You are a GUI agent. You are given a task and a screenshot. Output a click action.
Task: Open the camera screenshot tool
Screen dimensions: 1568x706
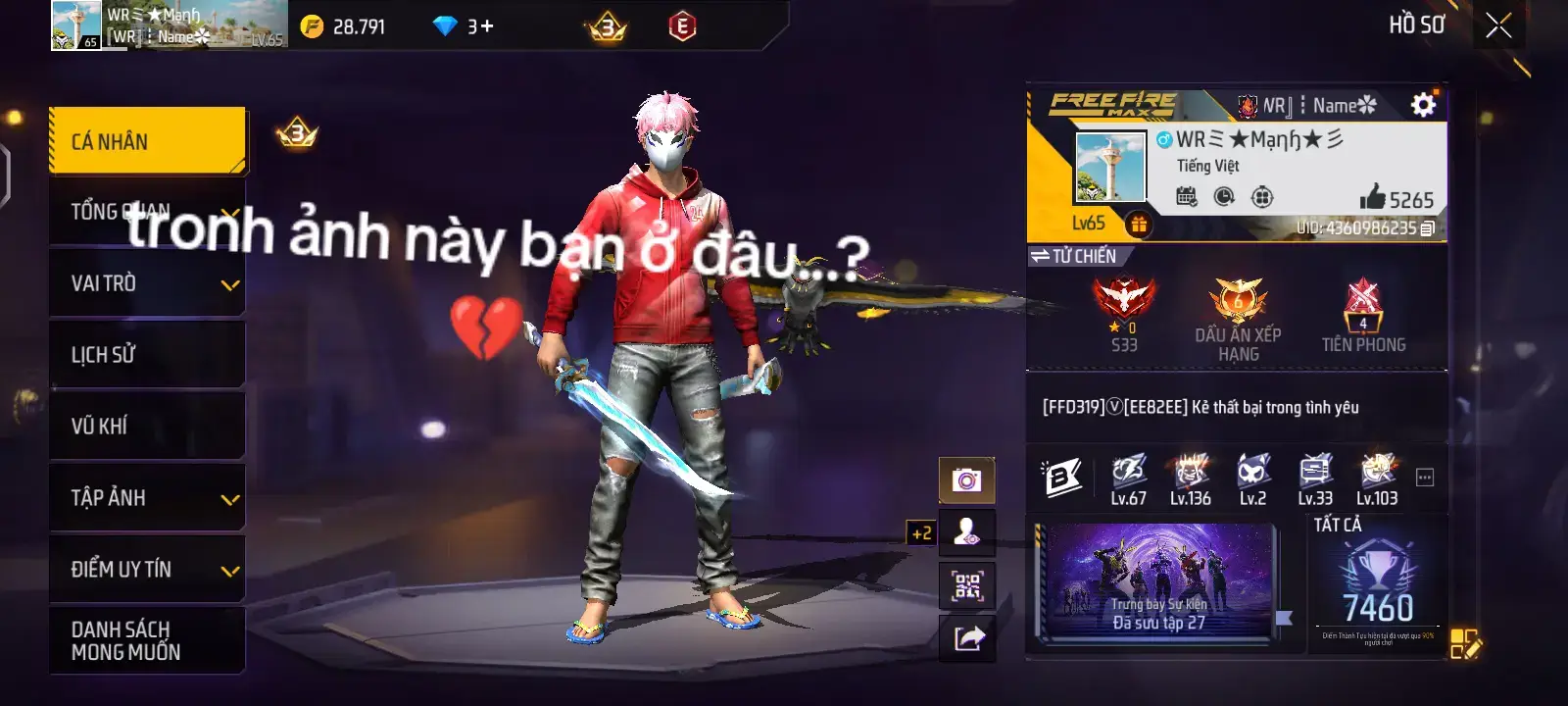(967, 479)
